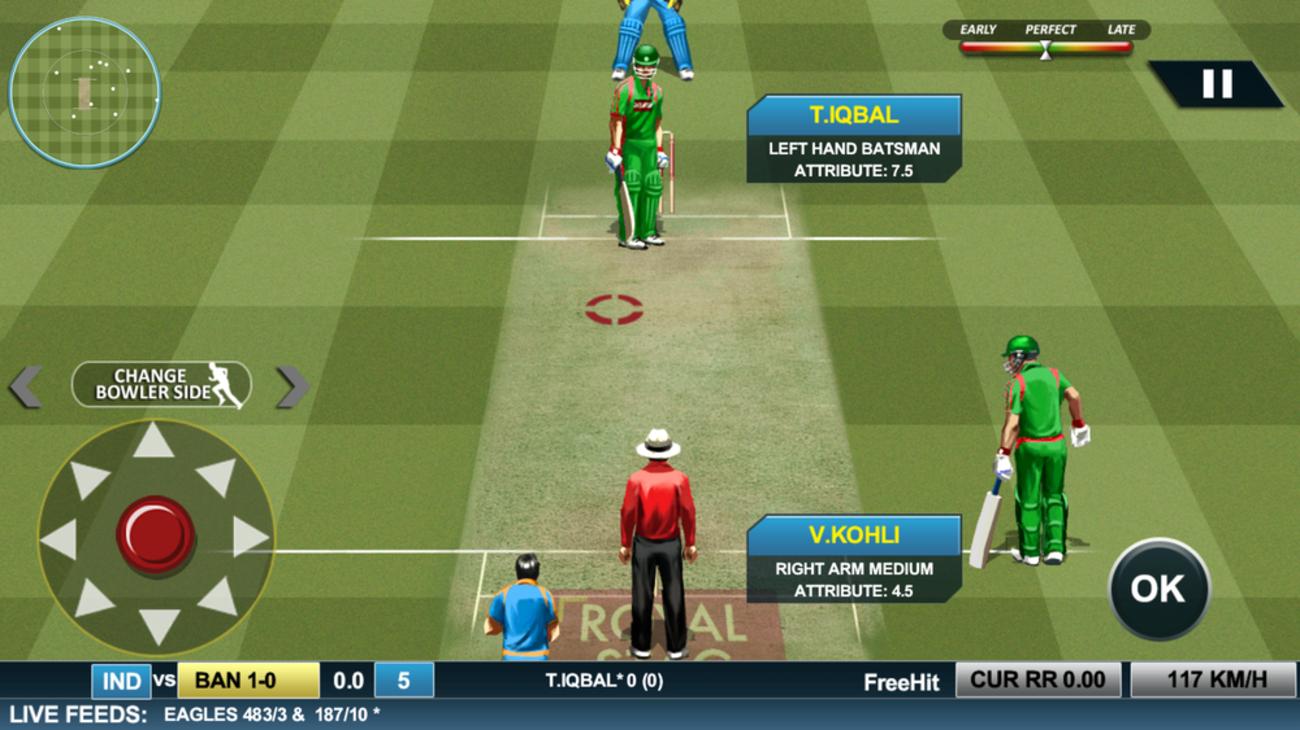1300x730 pixels.
Task: Enable the FreeHit indicator
Action: pyautogui.click(x=901, y=681)
